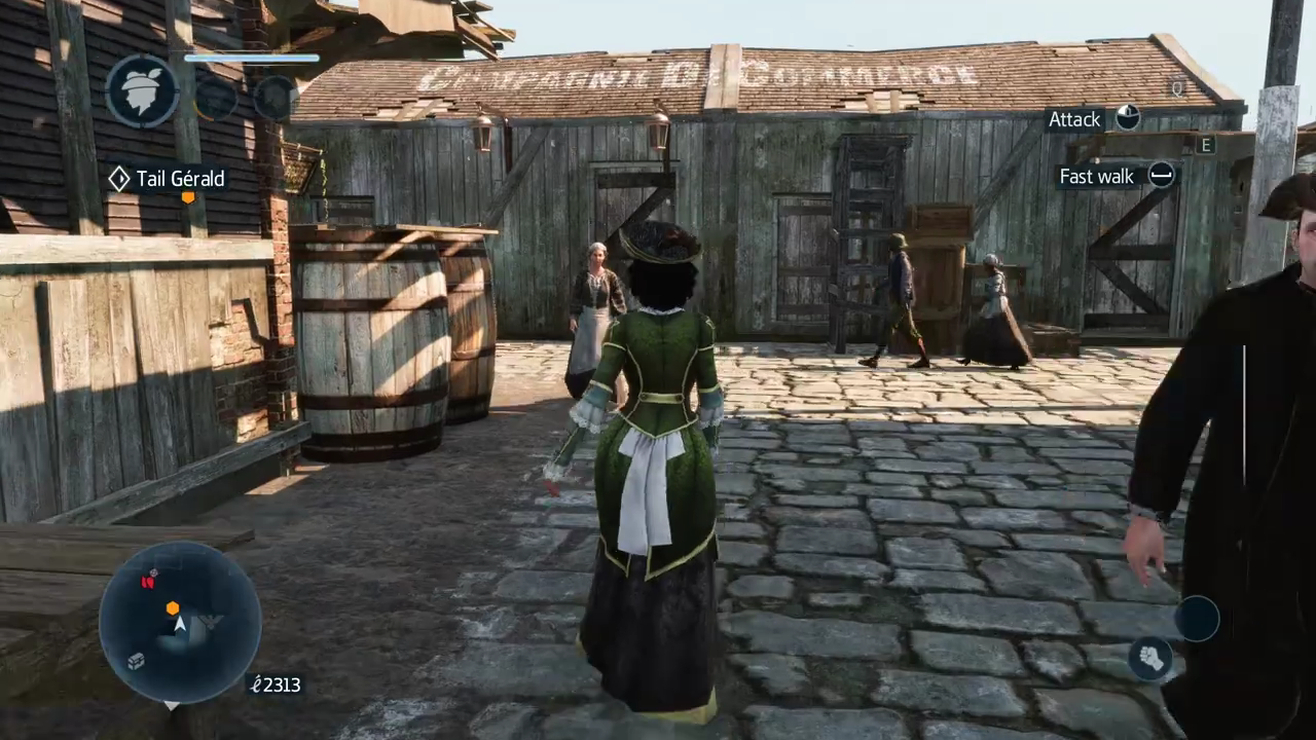Image resolution: width=1316 pixels, height=740 pixels.
Task: Click the Fast walk text label
Action: (1095, 177)
